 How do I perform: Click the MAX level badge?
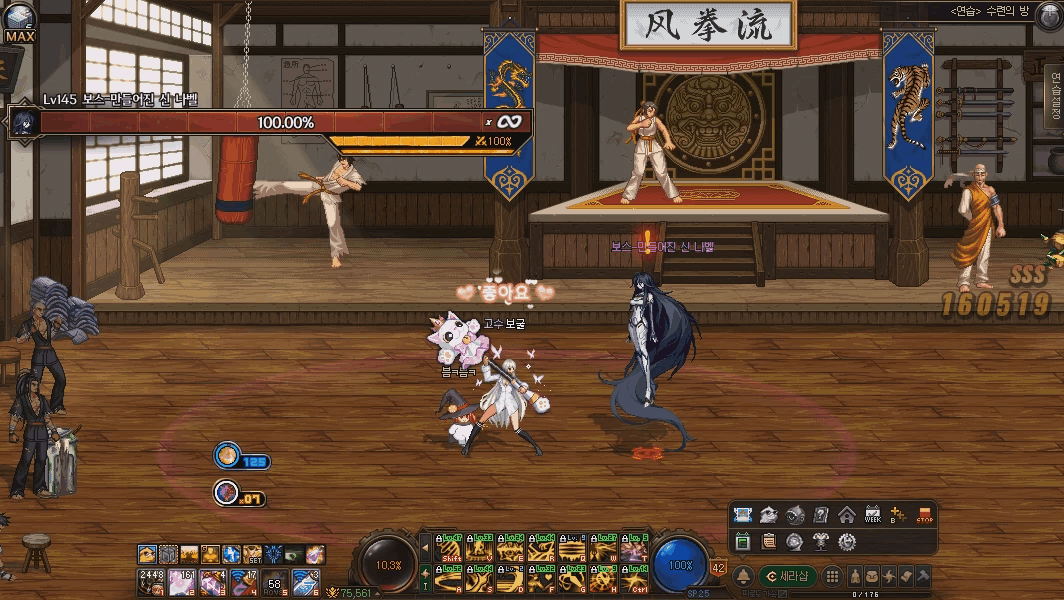pyautogui.click(x=20, y=36)
